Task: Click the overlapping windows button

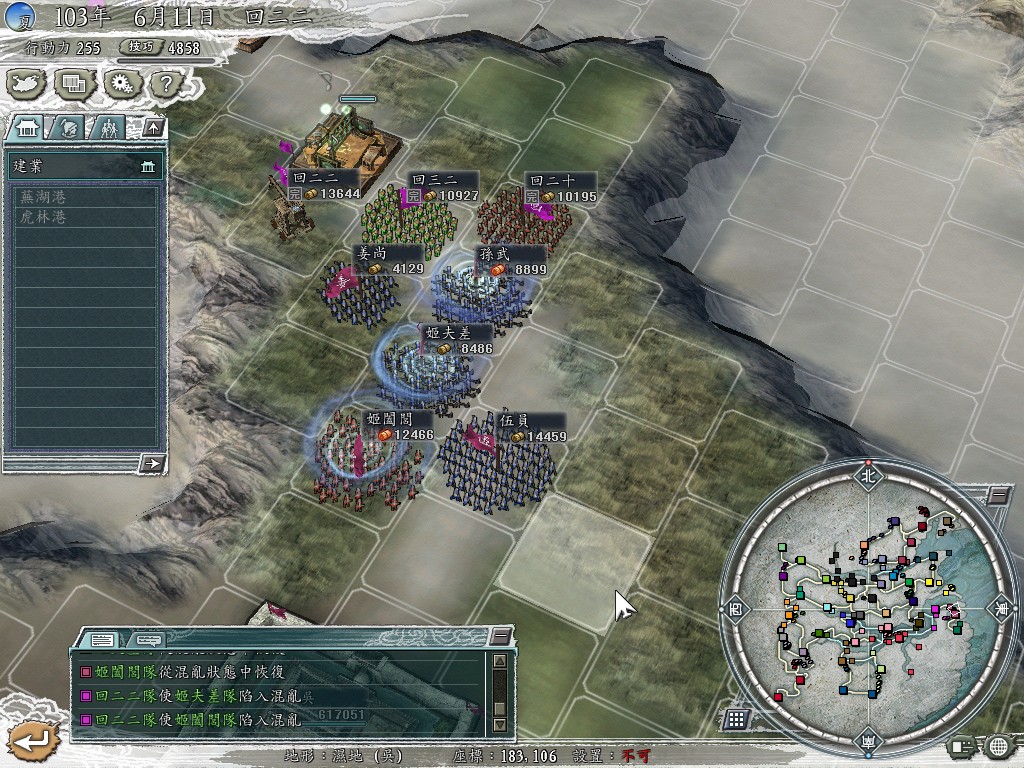Action: click(x=73, y=84)
